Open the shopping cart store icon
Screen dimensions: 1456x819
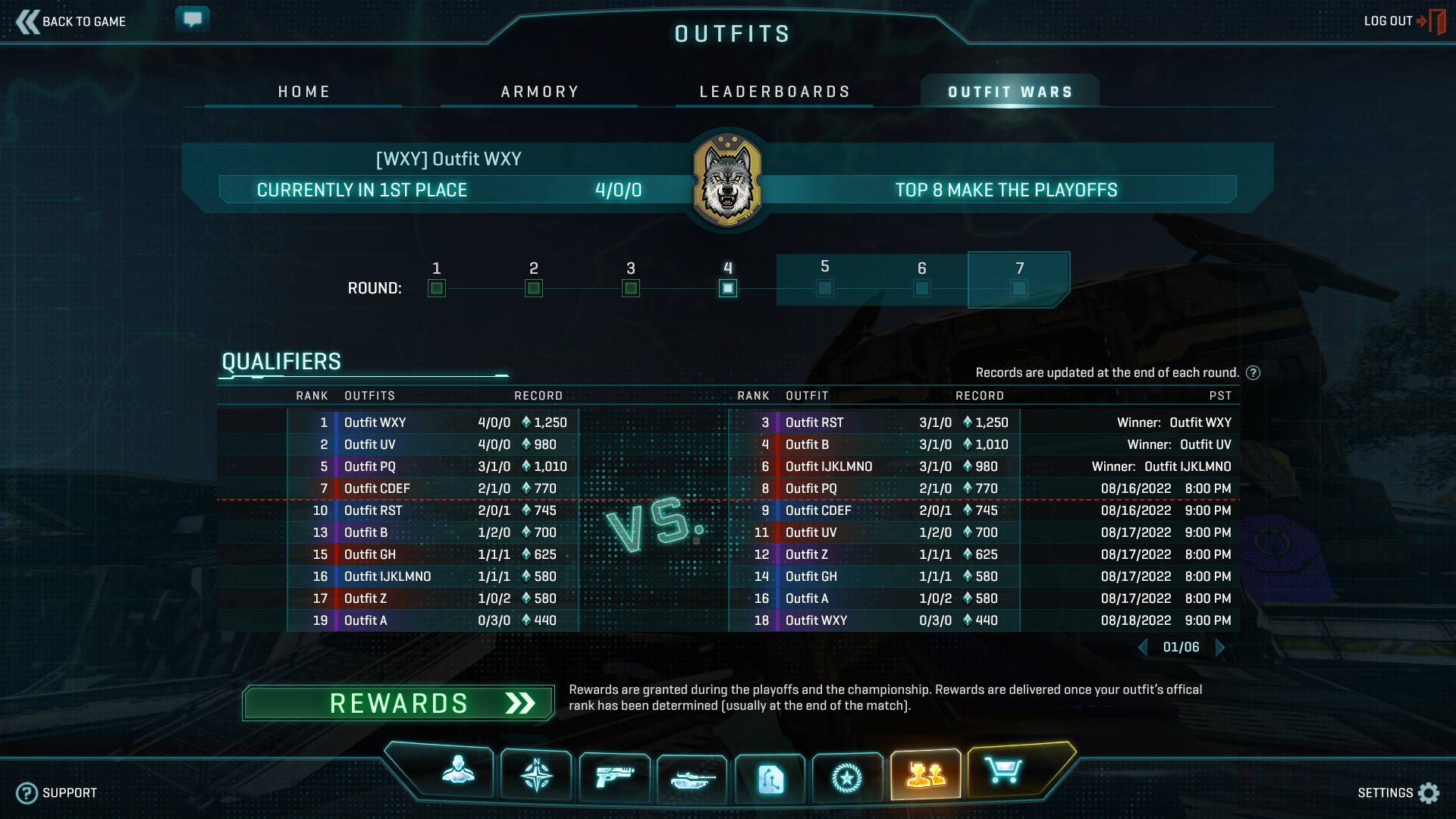pos(1003,772)
